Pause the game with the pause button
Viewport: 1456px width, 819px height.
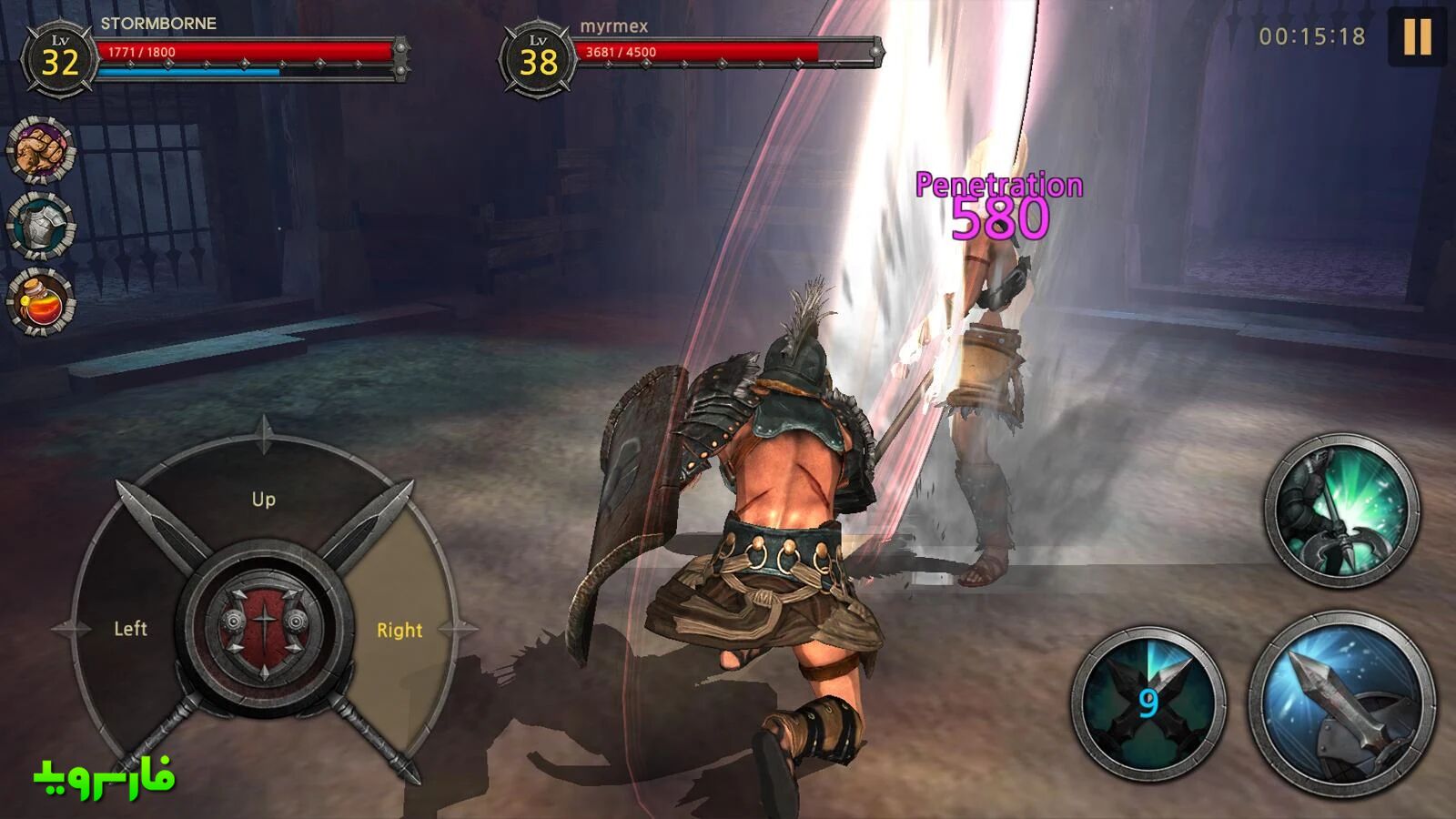[1417, 38]
